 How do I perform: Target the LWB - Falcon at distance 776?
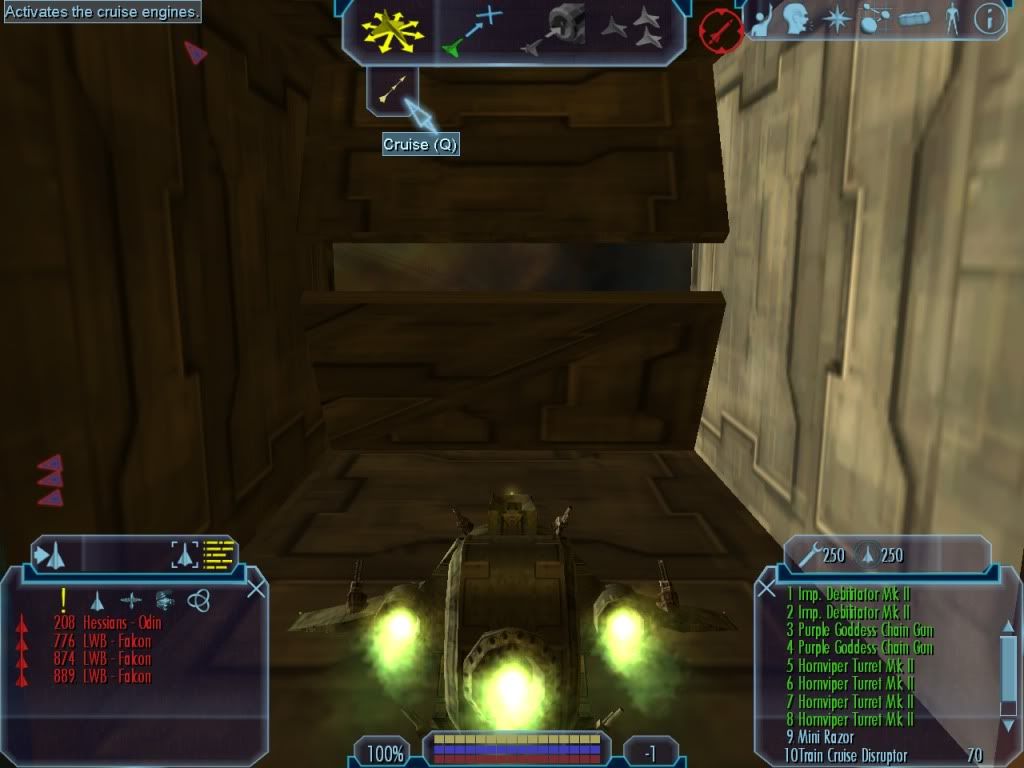click(x=103, y=641)
